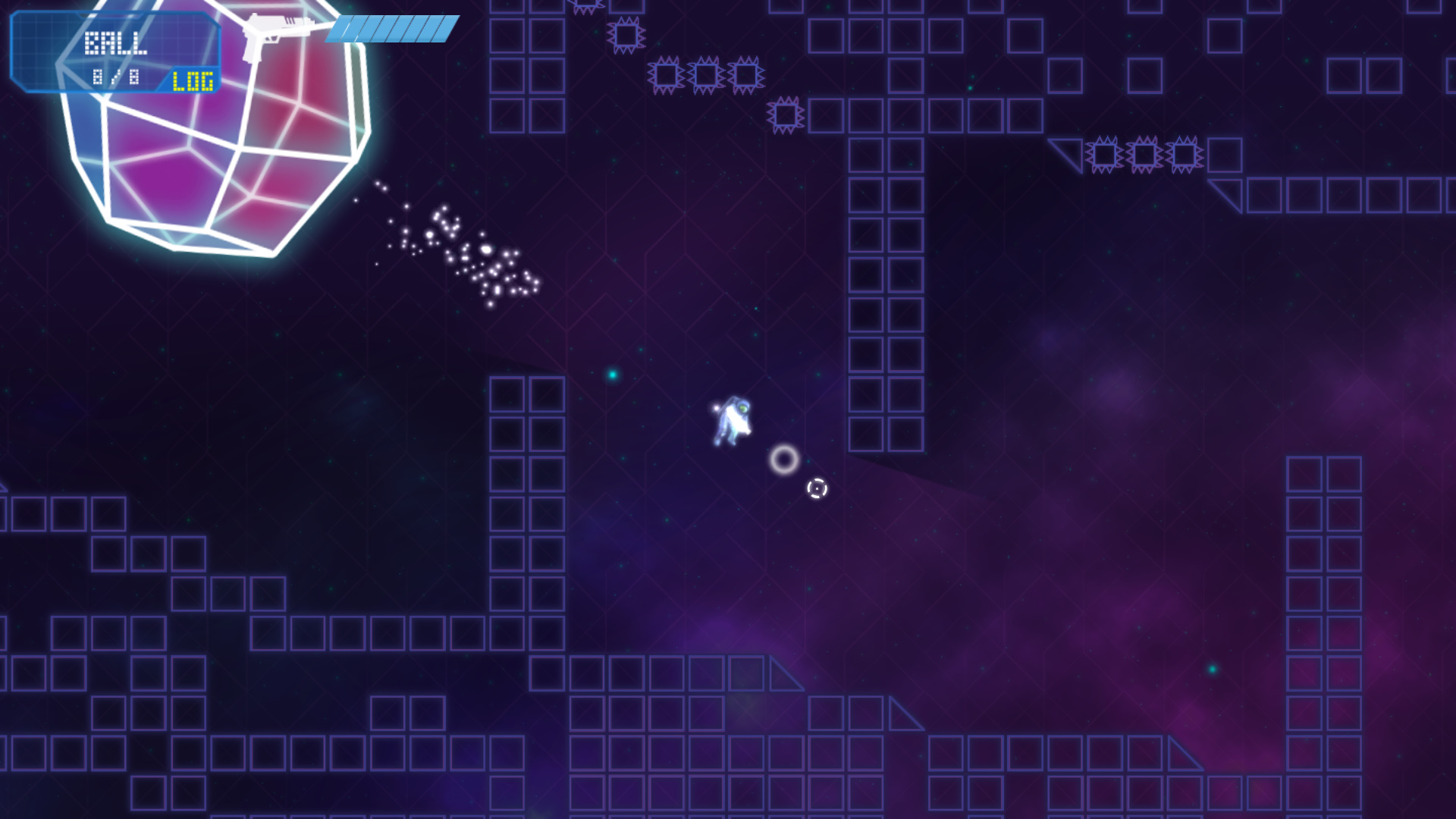Click the BALL label on the HUD
The width and height of the screenshot is (1456, 819).
tap(117, 42)
